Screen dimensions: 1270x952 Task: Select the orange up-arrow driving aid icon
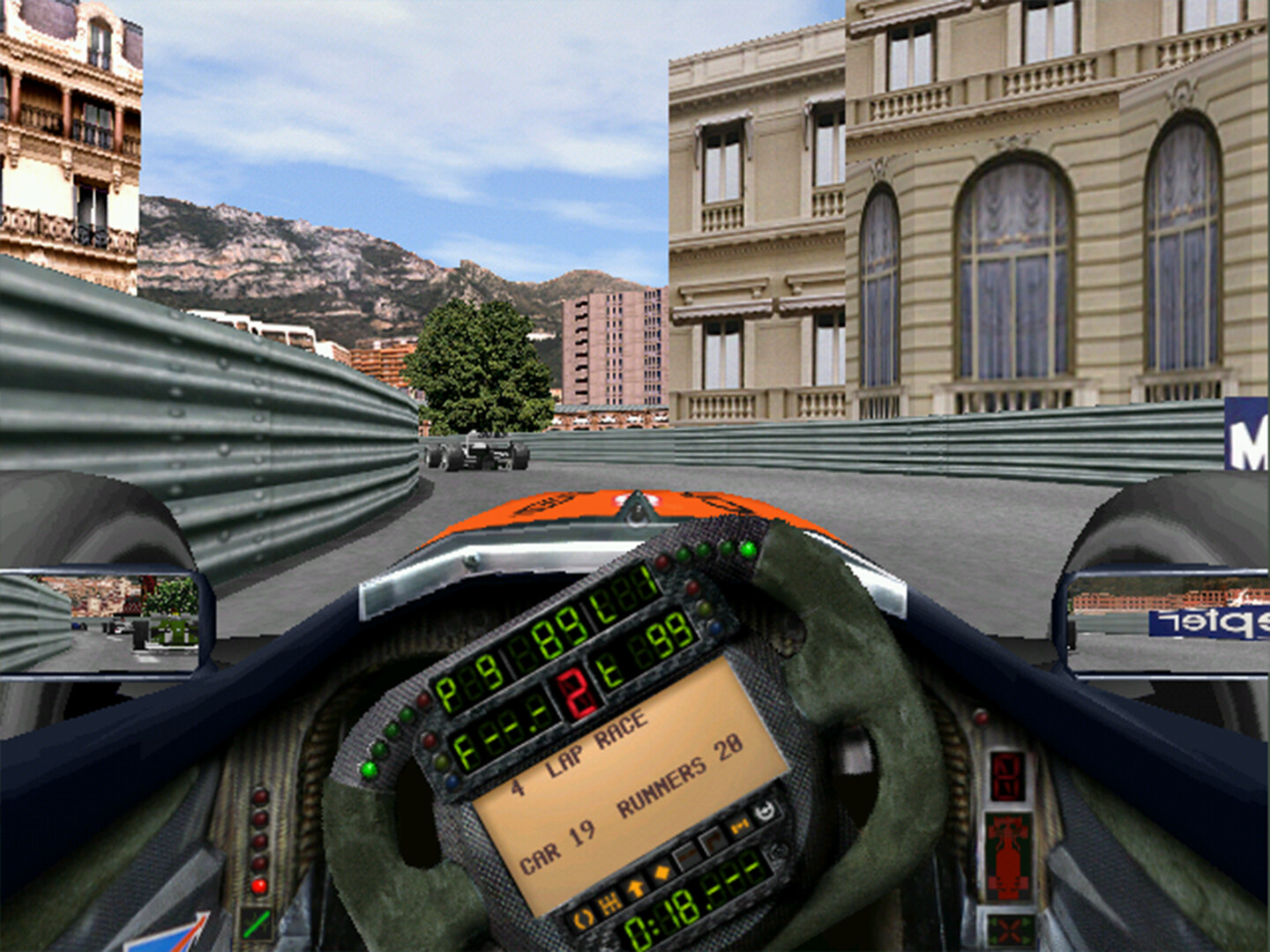pyautogui.click(x=635, y=889)
